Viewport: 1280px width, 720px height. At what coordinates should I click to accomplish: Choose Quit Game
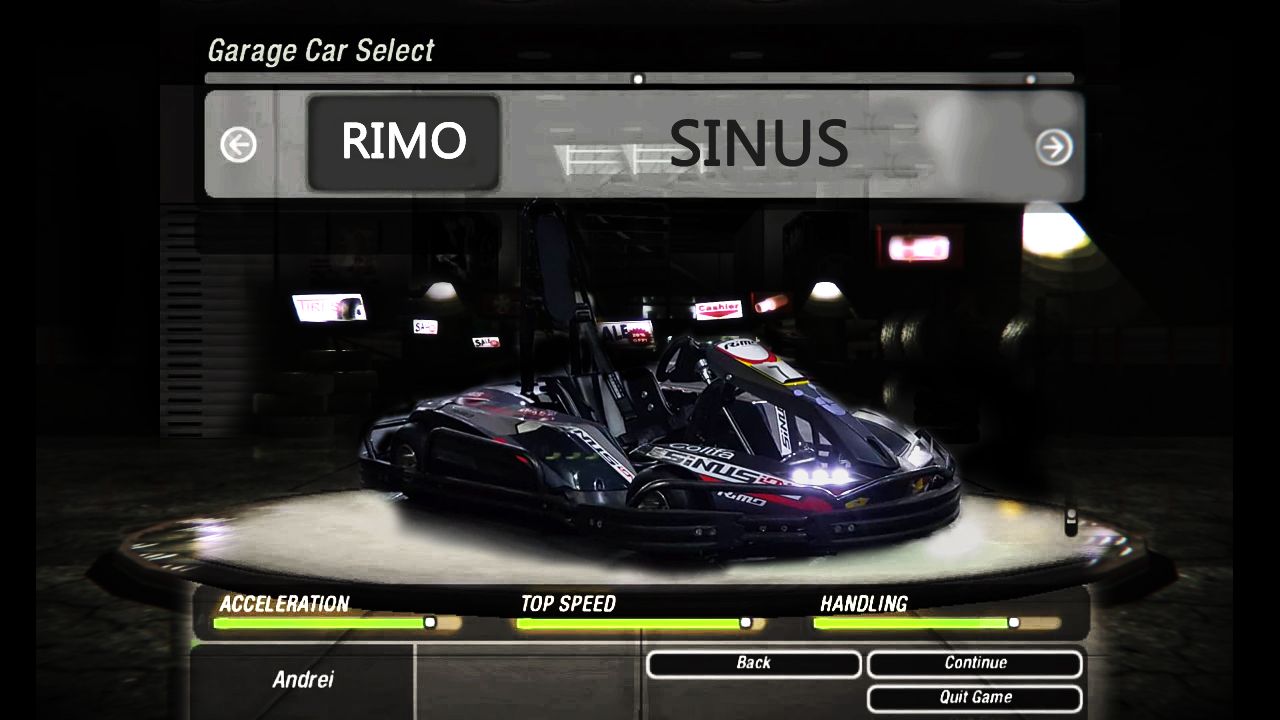click(974, 698)
